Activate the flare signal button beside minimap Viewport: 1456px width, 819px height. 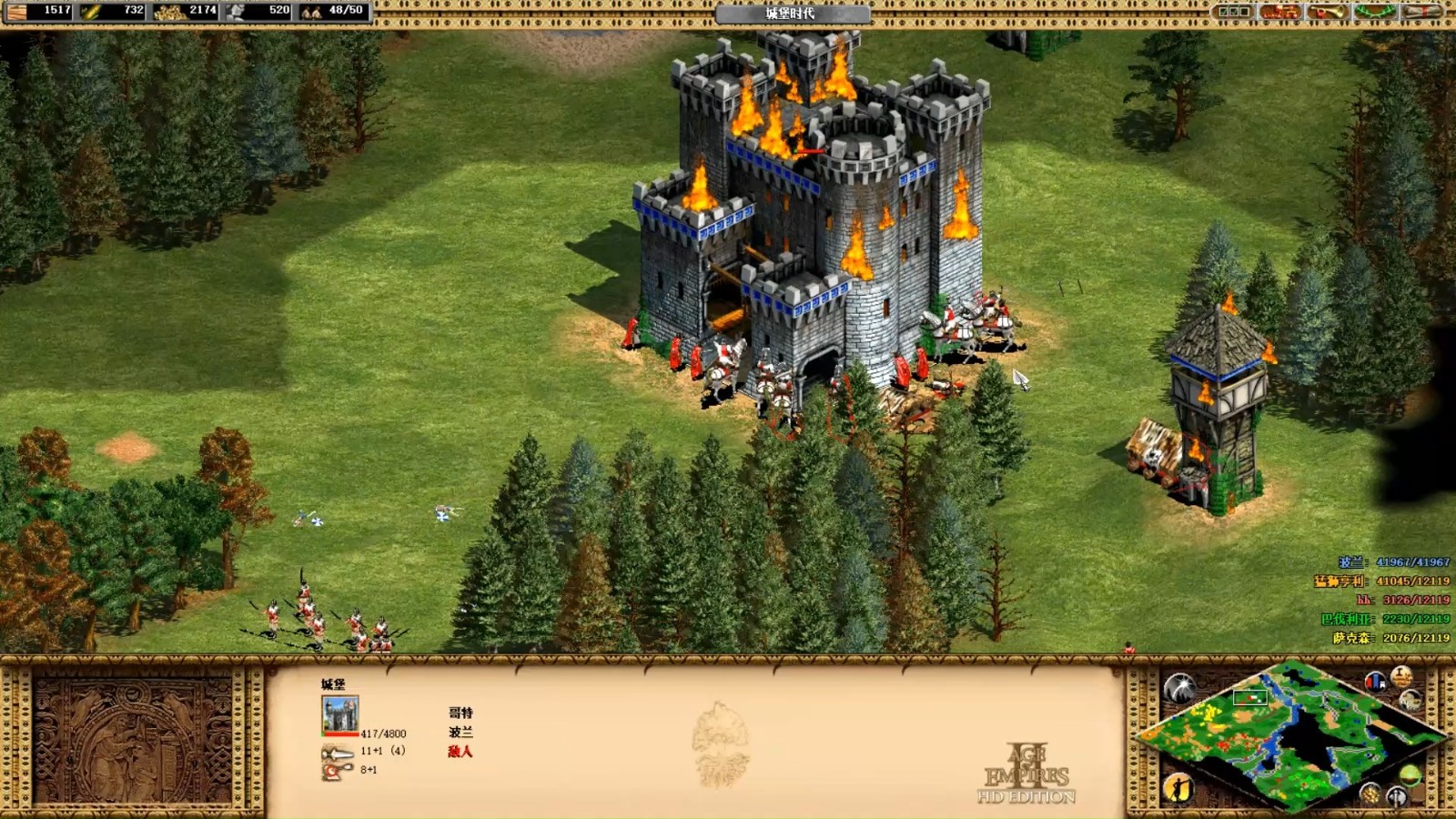pos(1179,688)
